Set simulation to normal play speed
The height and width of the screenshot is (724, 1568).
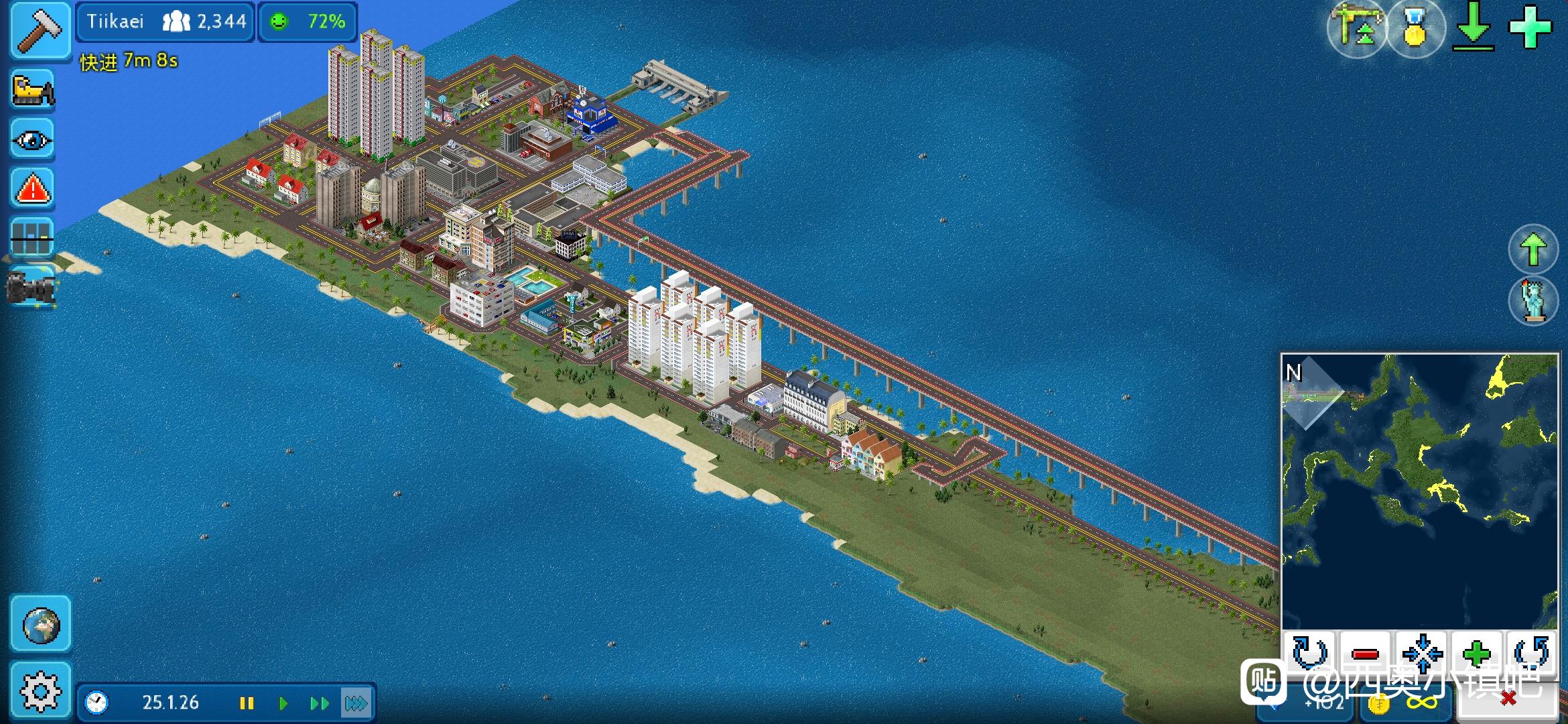[283, 703]
